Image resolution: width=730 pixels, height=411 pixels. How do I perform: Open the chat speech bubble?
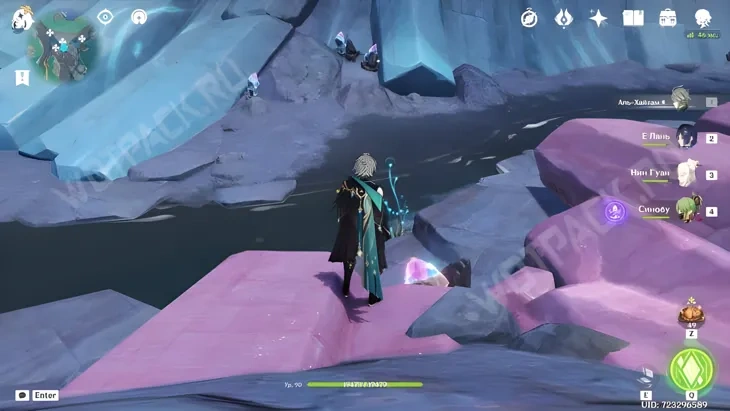(22, 395)
